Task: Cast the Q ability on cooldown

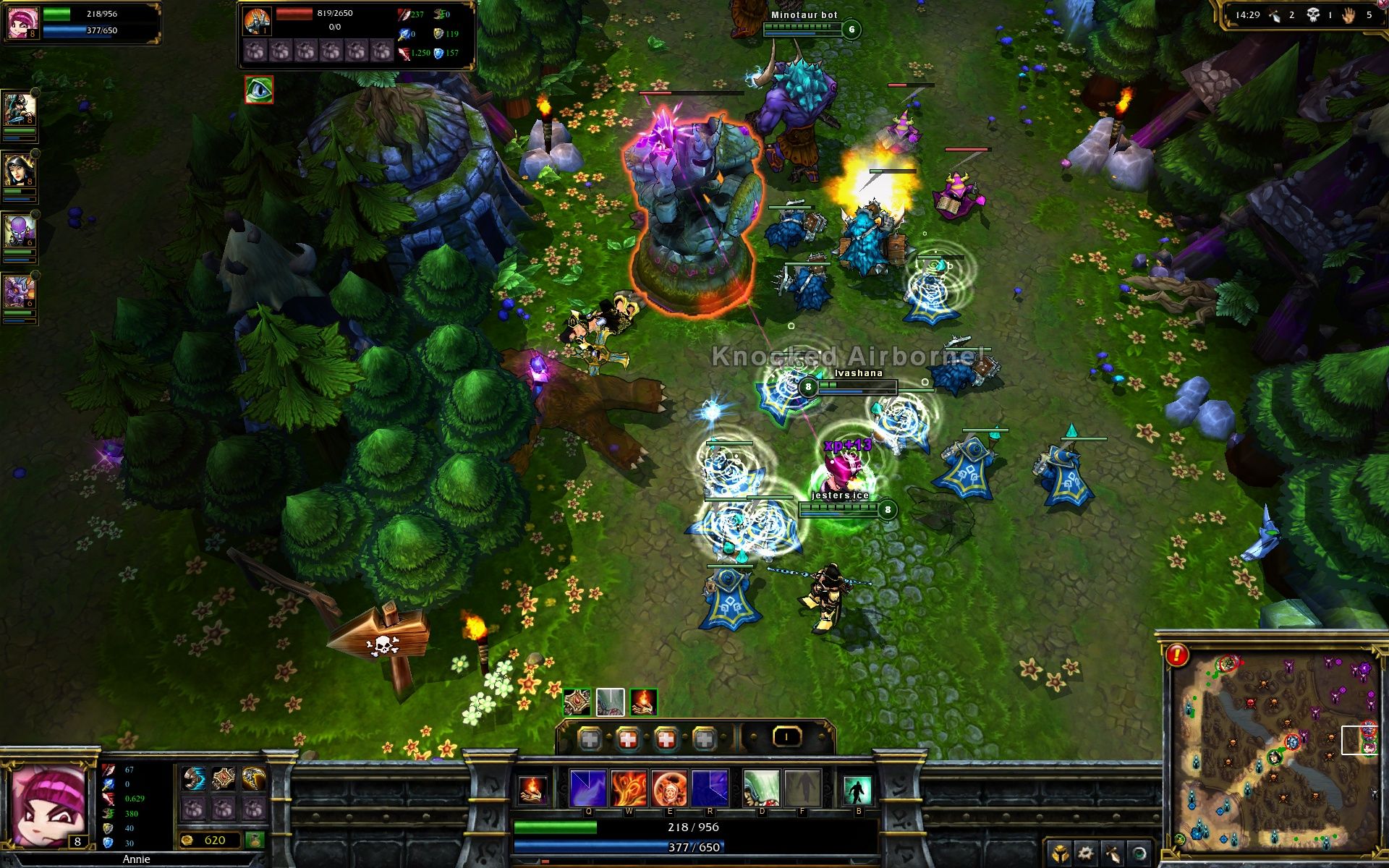Action: (587, 788)
